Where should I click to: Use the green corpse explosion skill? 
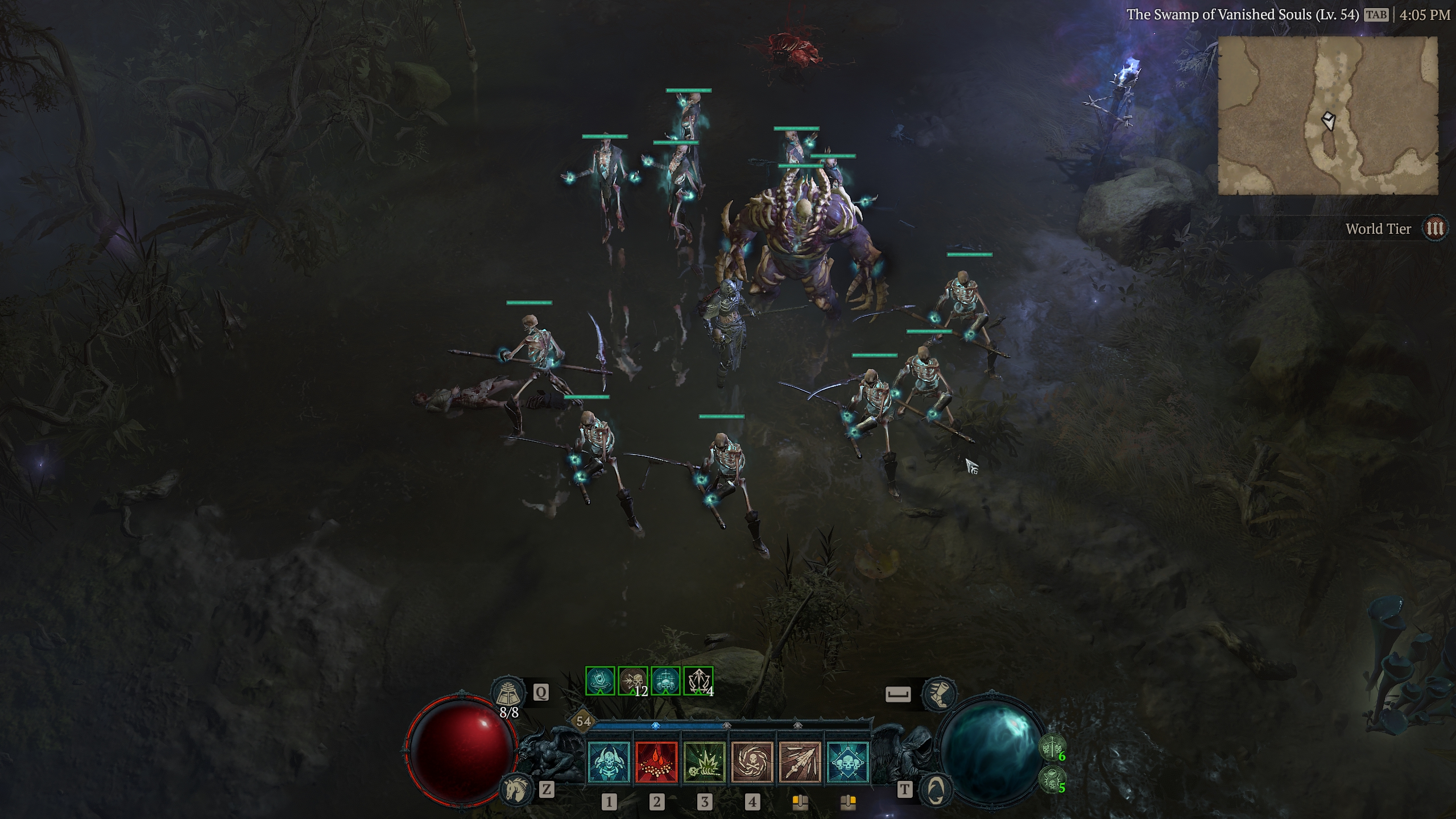tap(704, 762)
